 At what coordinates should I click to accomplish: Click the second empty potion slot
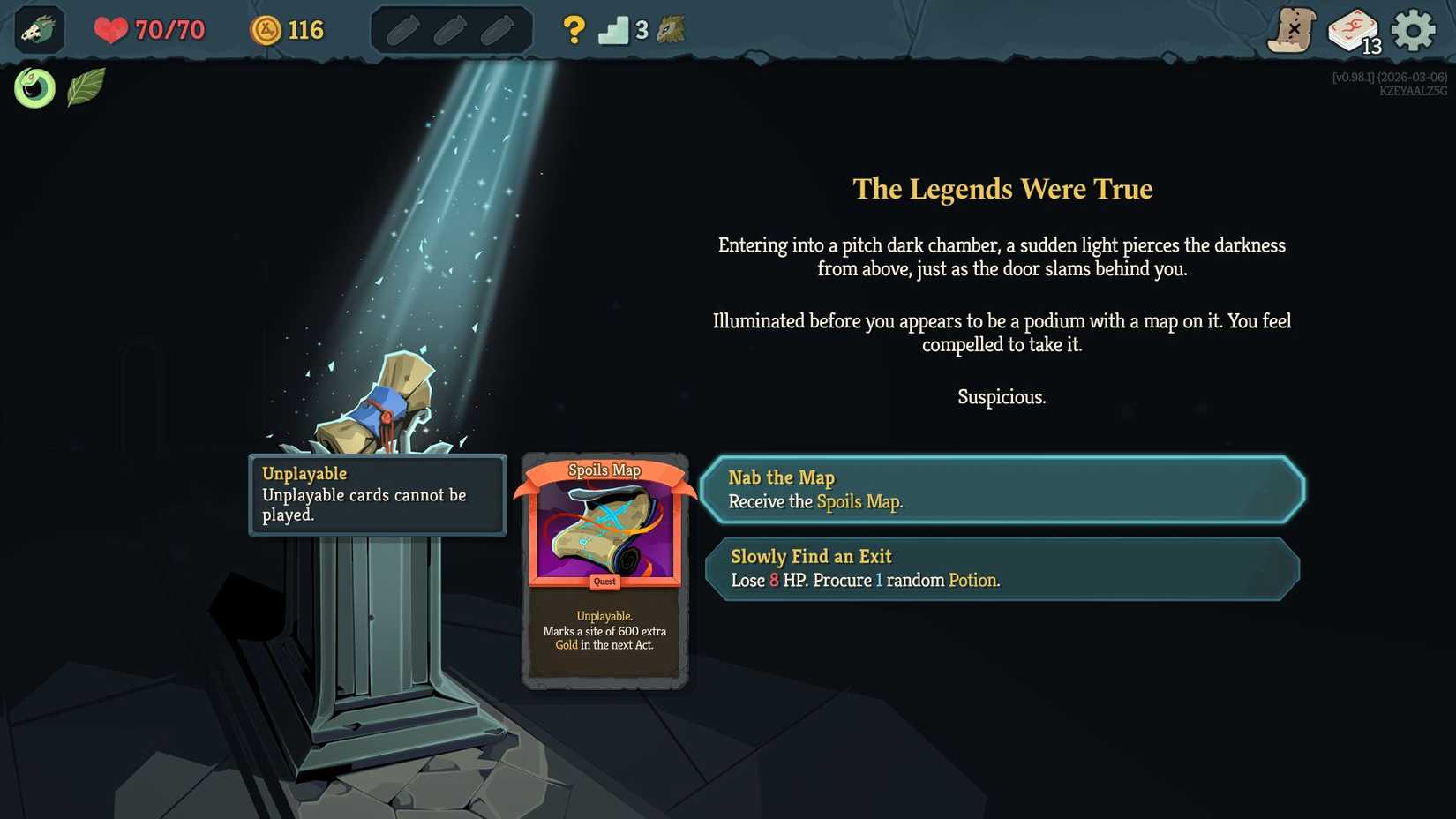(x=451, y=29)
